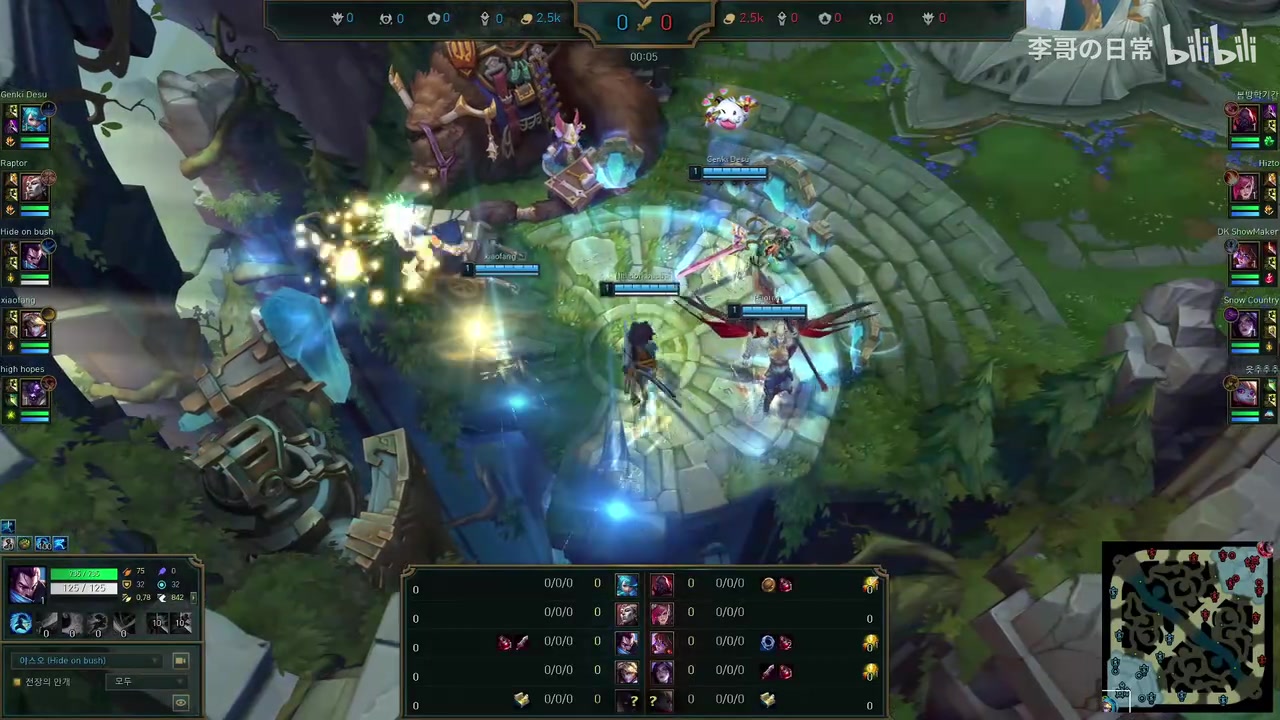
Task: Open the fog of war team dropdown
Action: (x=147, y=681)
